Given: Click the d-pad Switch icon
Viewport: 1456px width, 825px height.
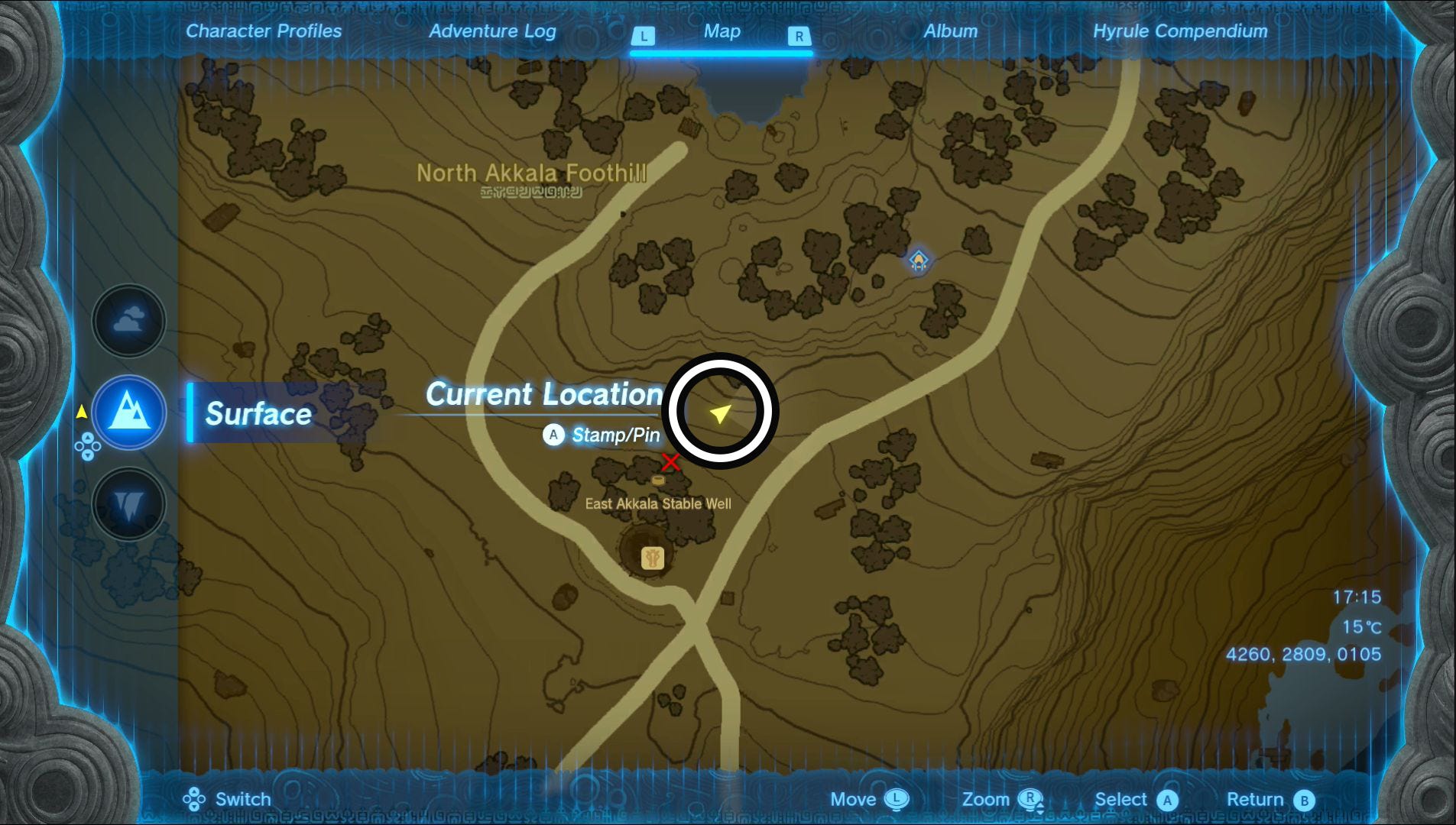Looking at the screenshot, I should (196, 799).
